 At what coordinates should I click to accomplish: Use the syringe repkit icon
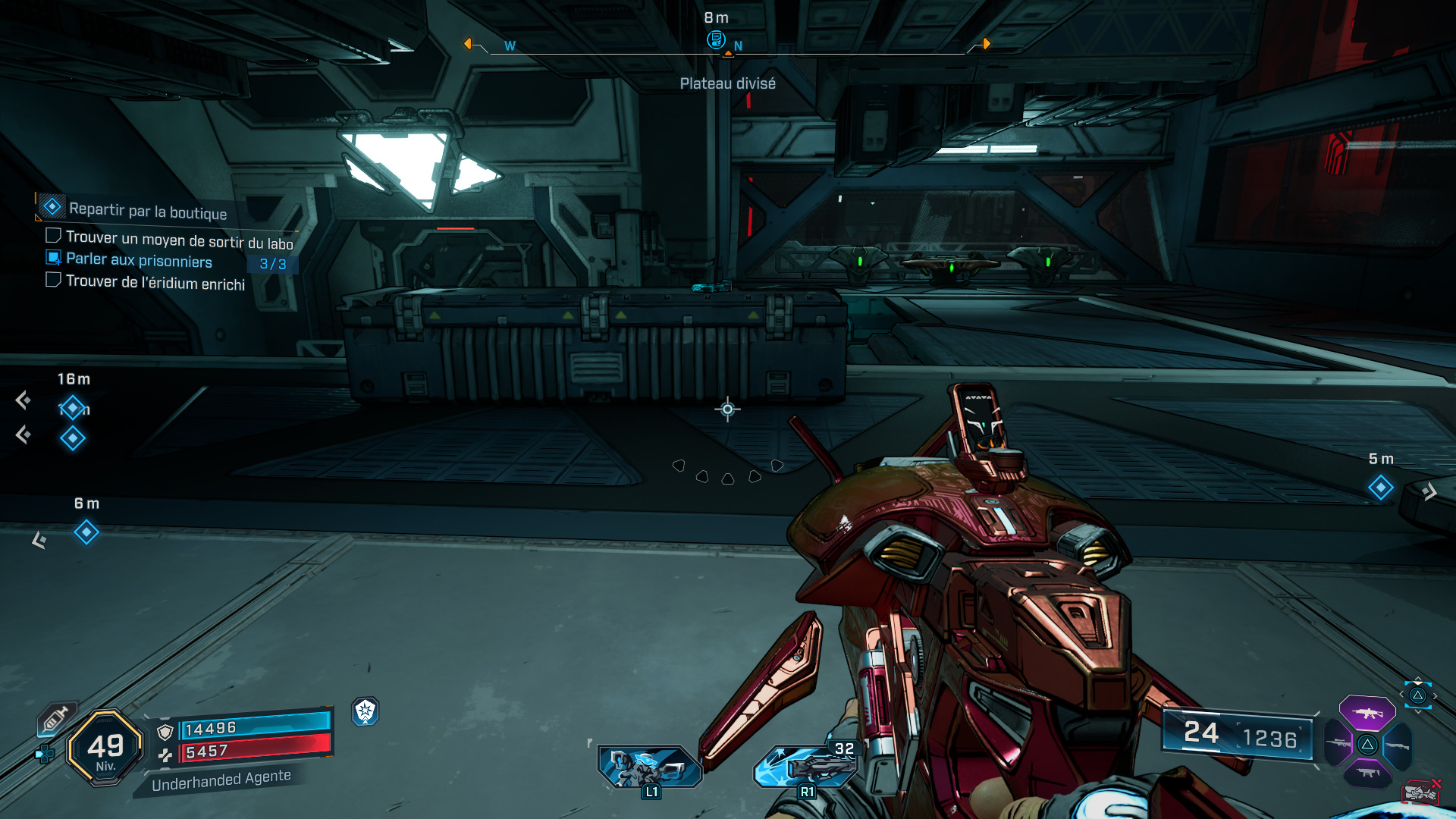56,718
